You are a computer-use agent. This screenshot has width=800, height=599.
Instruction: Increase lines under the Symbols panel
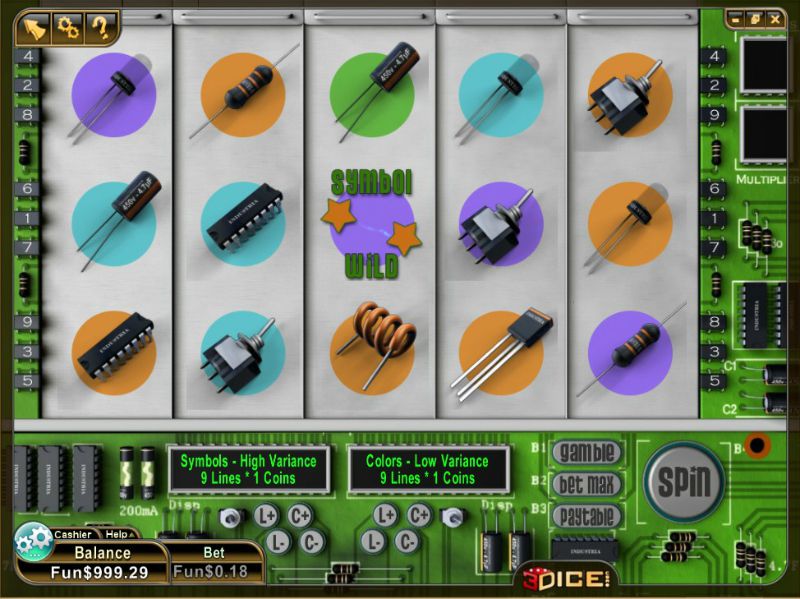tap(266, 516)
